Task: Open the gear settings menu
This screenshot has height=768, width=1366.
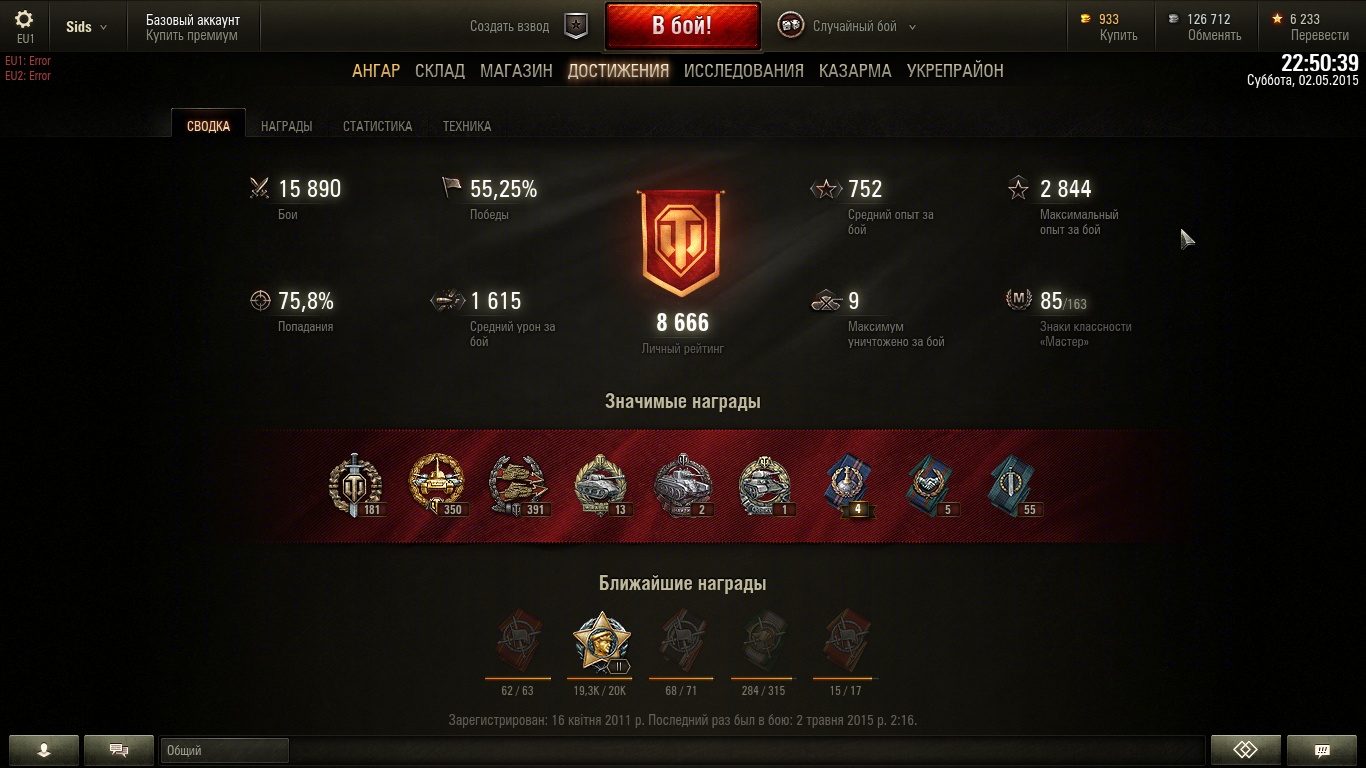Action: [x=24, y=21]
